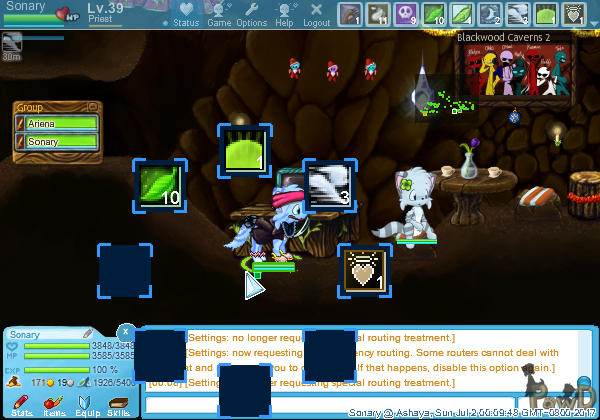Activate the purple skull skill in hotbar

click(x=406, y=14)
